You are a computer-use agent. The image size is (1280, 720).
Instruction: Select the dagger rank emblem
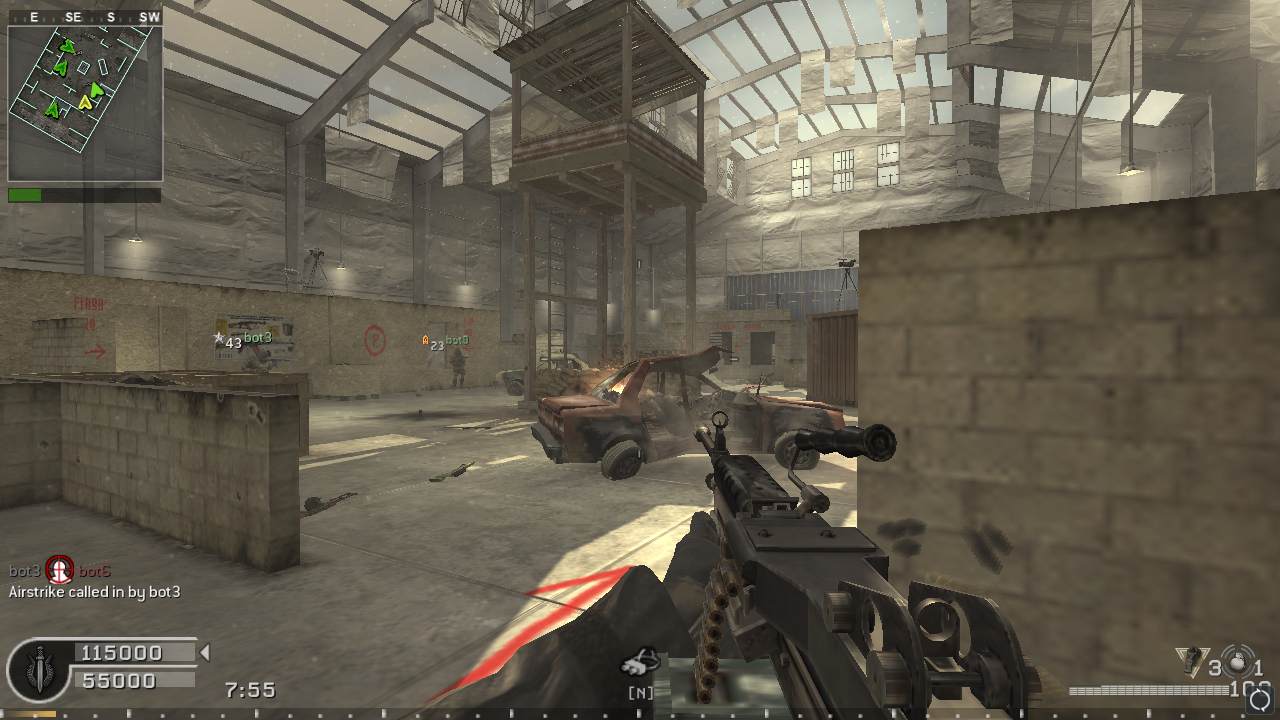click(x=38, y=668)
